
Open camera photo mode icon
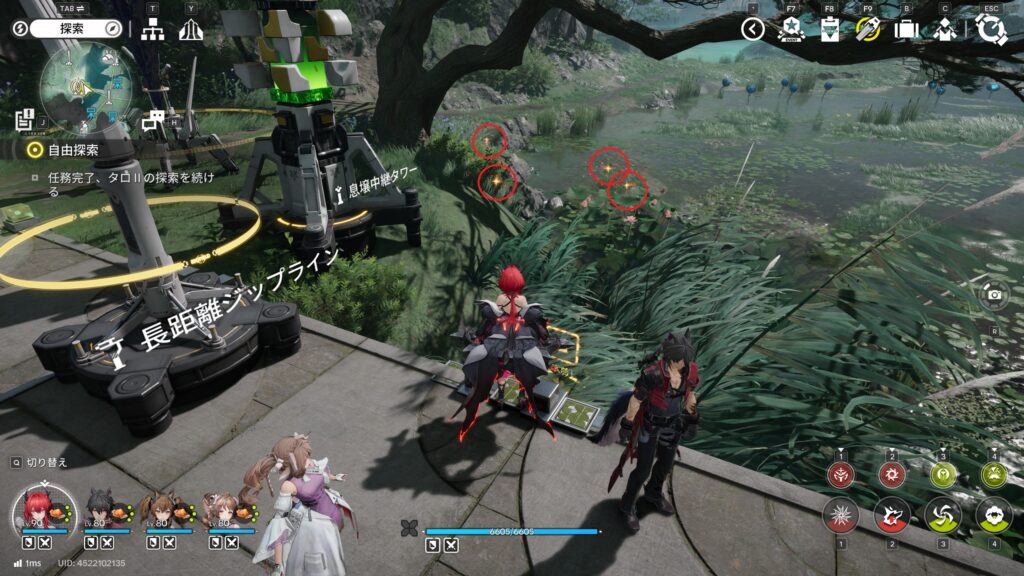click(x=994, y=294)
